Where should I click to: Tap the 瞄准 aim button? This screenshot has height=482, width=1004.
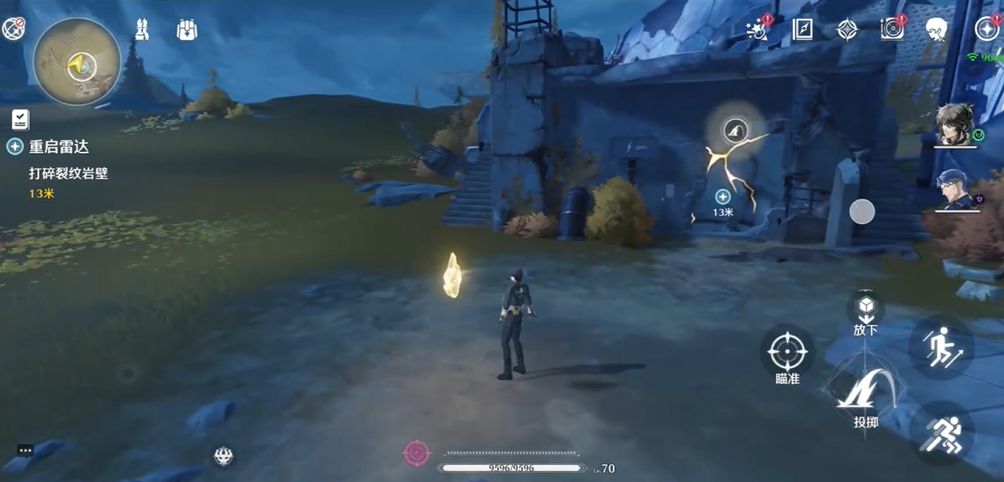787,352
